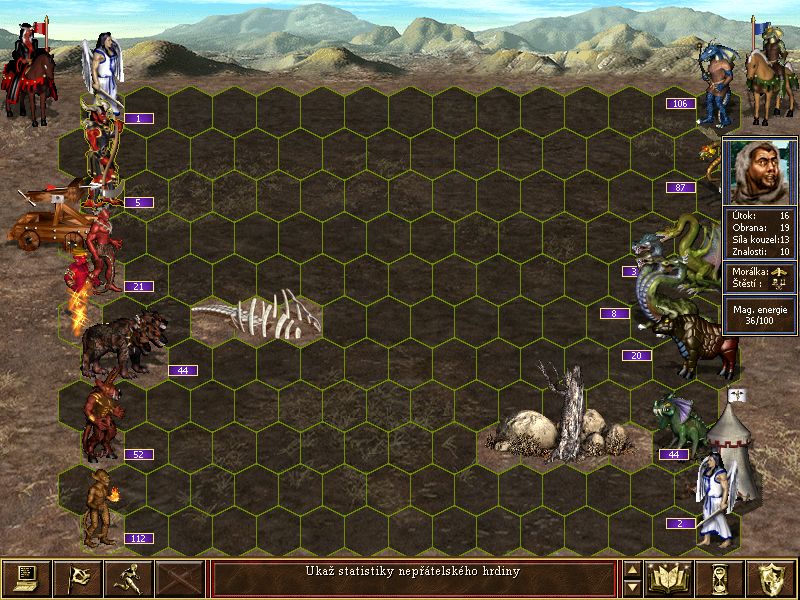Open the spellbook to cast a spell

(x=670, y=578)
